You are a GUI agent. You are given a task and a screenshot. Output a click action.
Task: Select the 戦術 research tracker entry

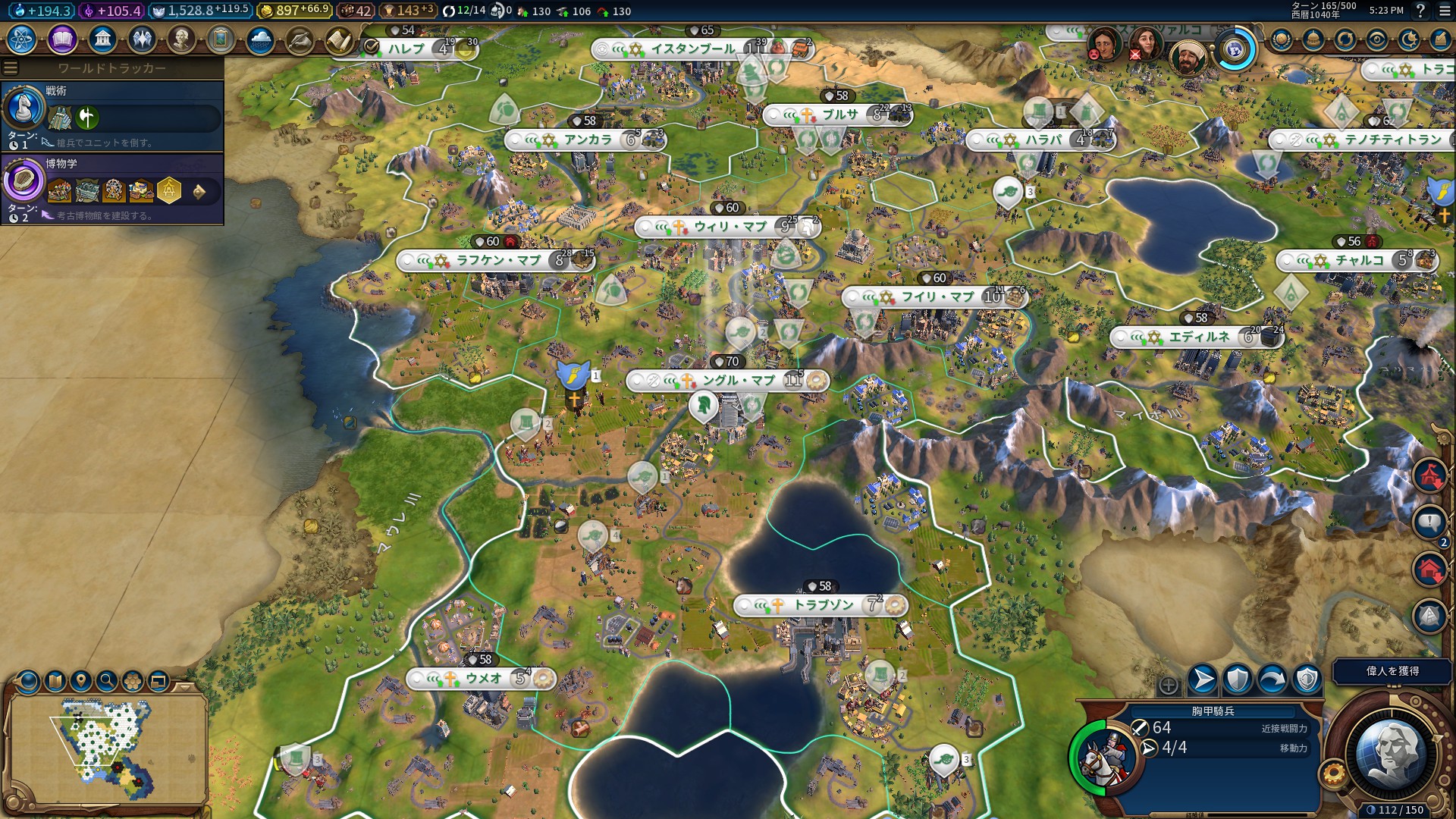tap(112, 115)
